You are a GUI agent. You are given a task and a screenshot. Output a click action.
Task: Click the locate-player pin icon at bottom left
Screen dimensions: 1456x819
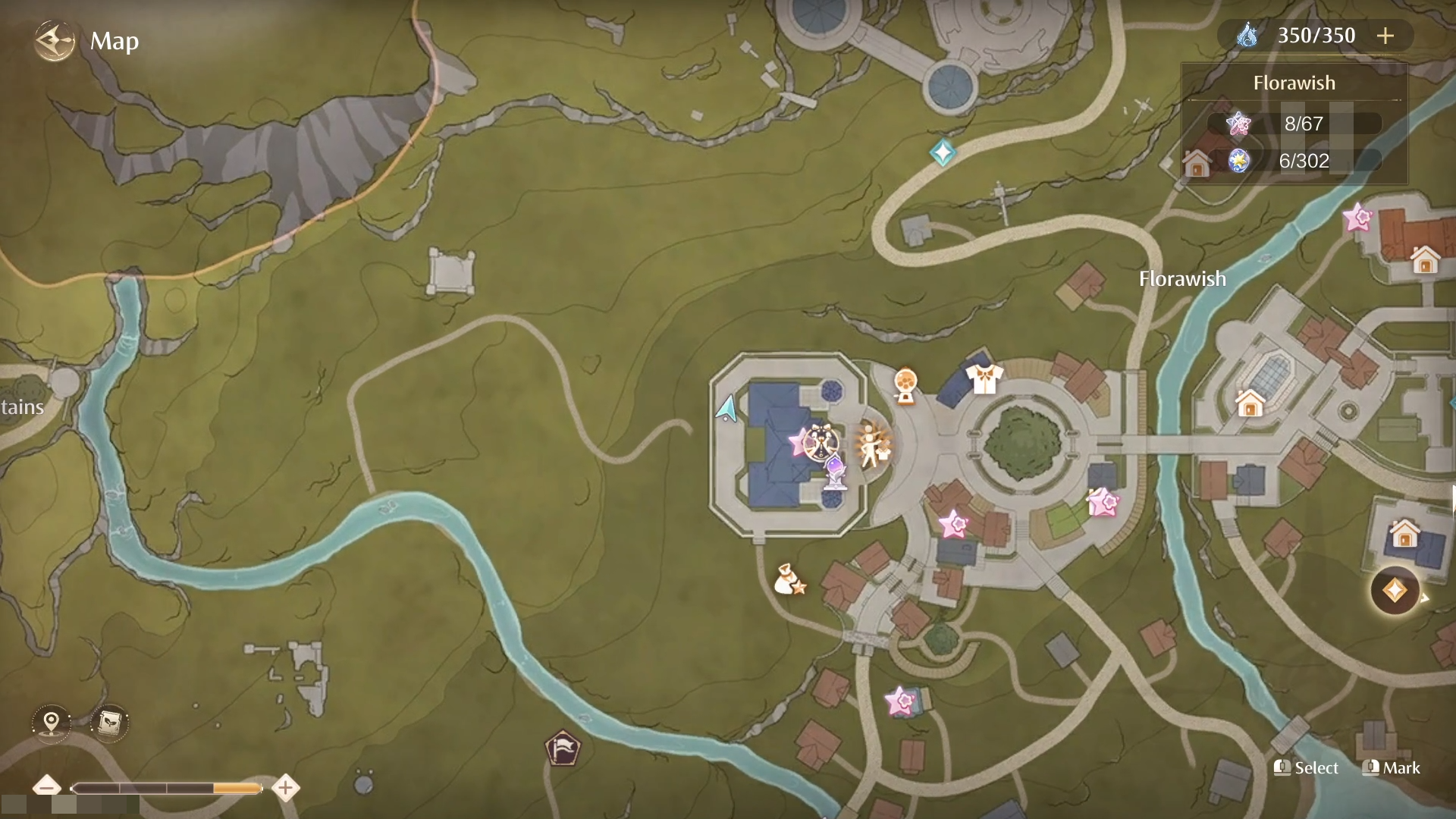(x=50, y=723)
